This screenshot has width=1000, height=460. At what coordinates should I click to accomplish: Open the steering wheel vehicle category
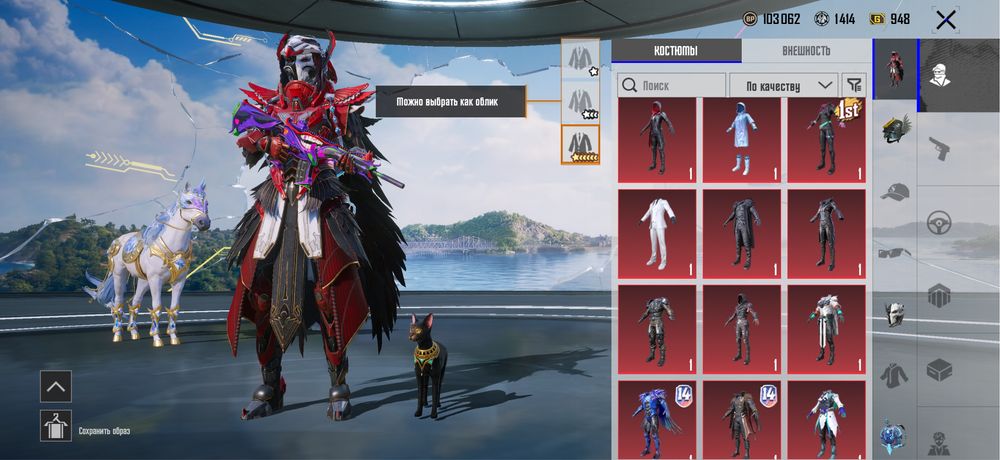939,222
